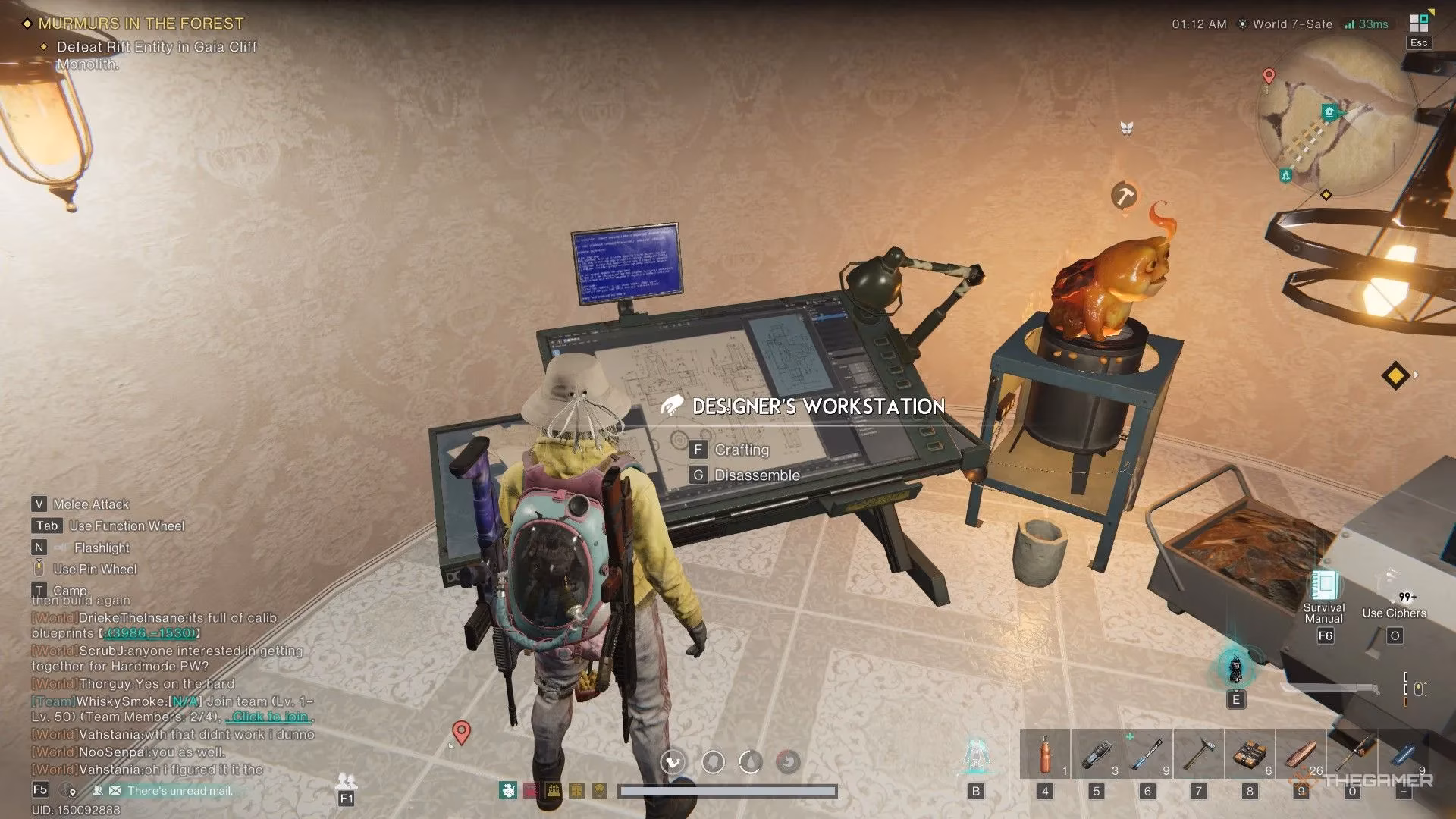Viewport: 1456px width, 819px height.
Task: Click the 'Click to join' team link
Action: (x=270, y=717)
